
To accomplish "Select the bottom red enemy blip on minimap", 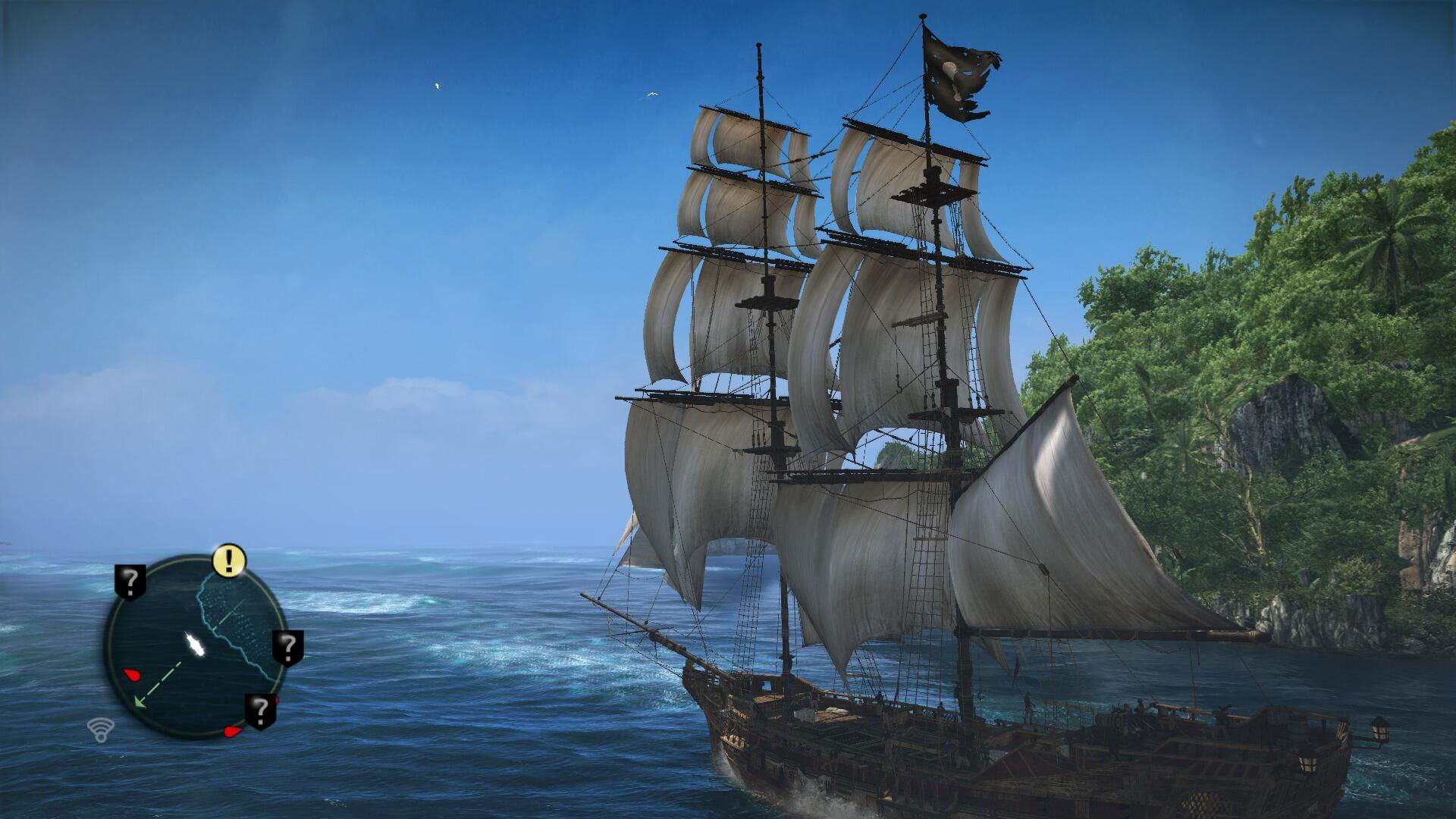I will [x=232, y=731].
